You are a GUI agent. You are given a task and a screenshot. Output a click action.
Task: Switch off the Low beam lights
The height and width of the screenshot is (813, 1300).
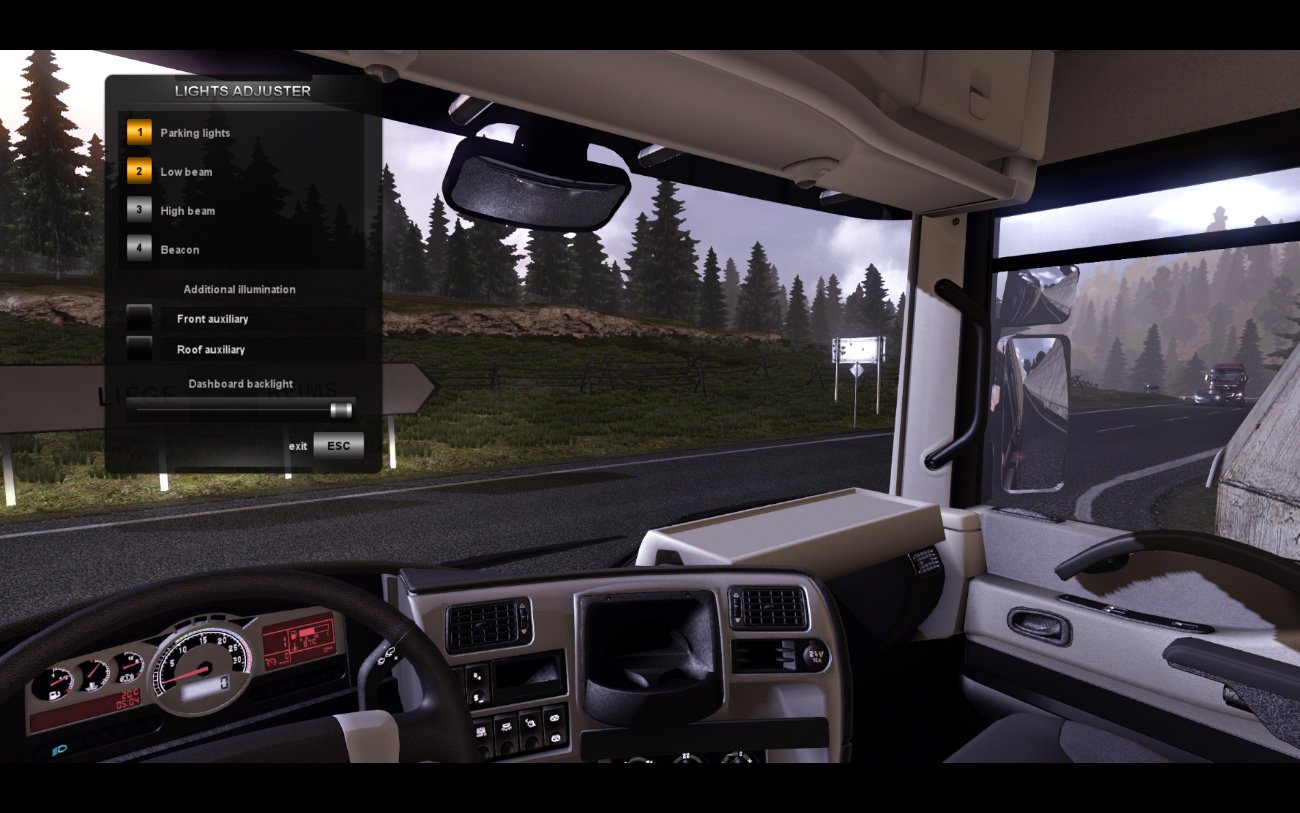139,172
